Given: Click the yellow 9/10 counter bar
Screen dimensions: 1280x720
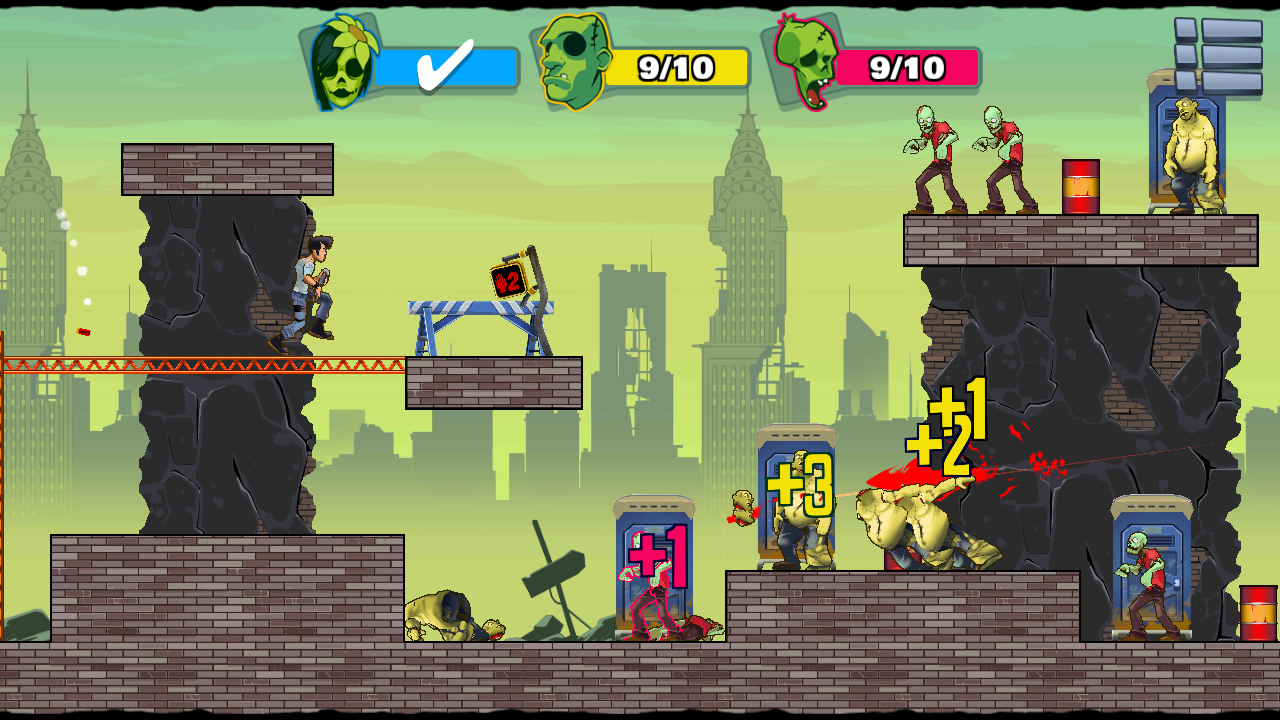Looking at the screenshot, I should coord(675,67).
